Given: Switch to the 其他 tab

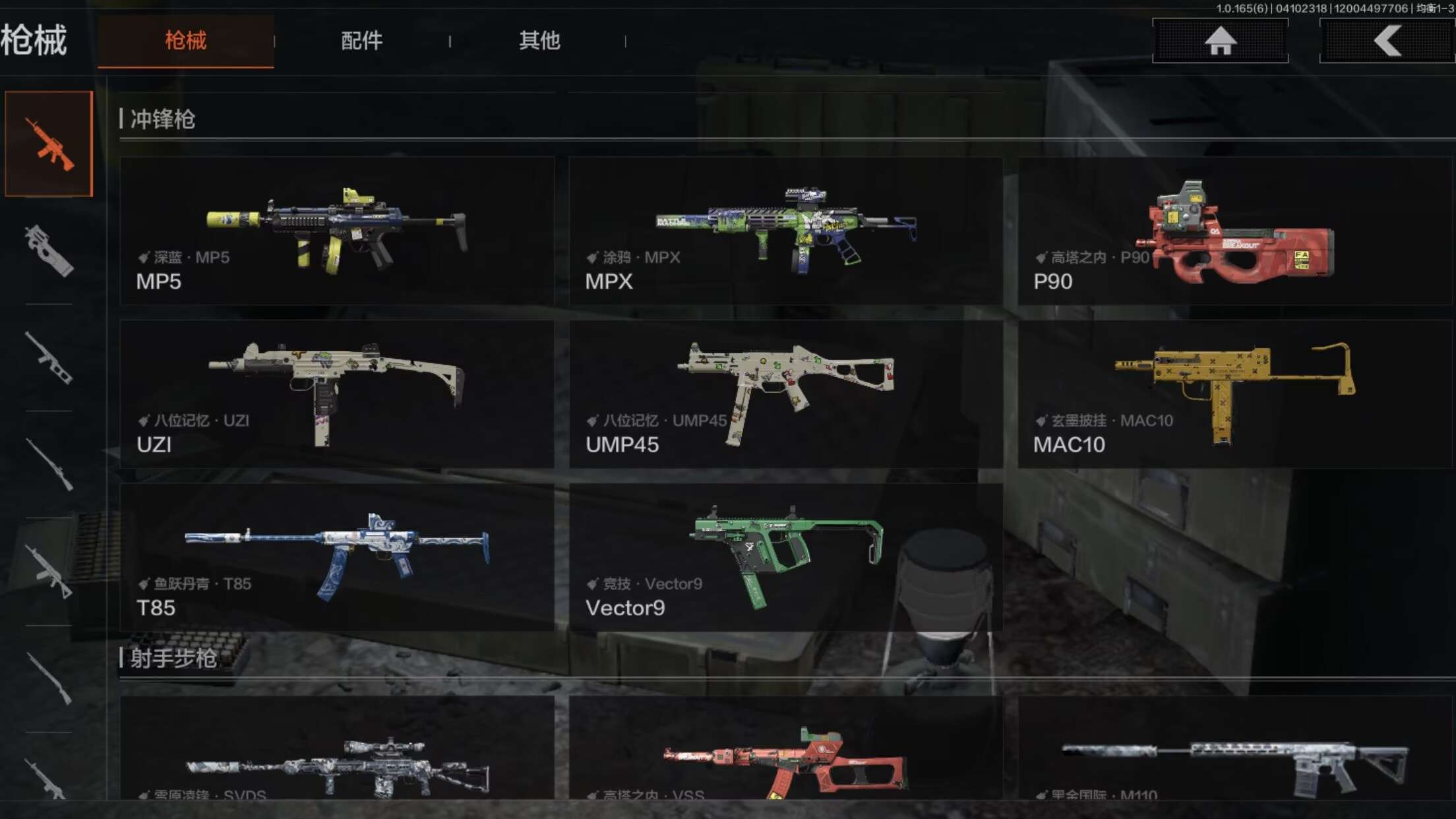Looking at the screenshot, I should 539,41.
